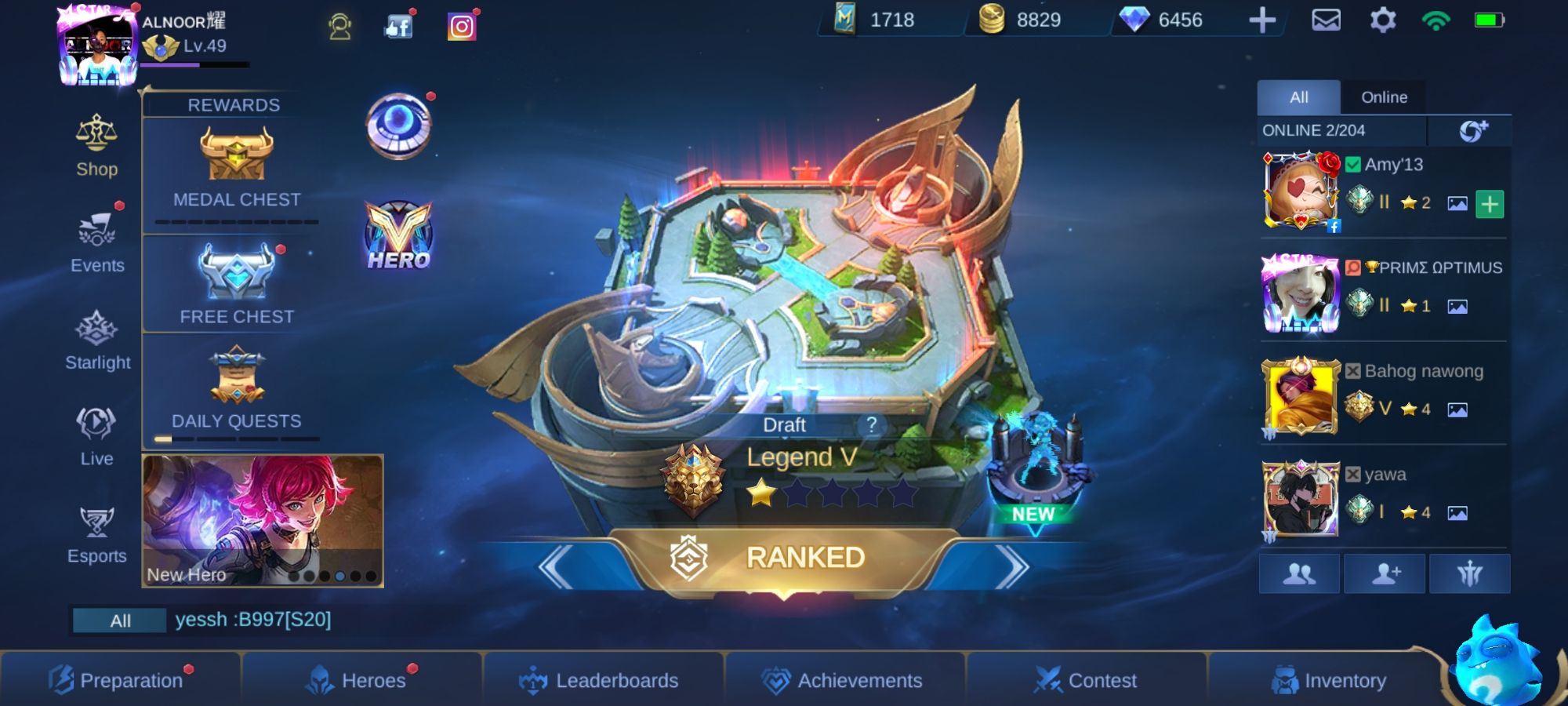Open the All chat channel selector
The image size is (1568, 706).
coord(119,620)
